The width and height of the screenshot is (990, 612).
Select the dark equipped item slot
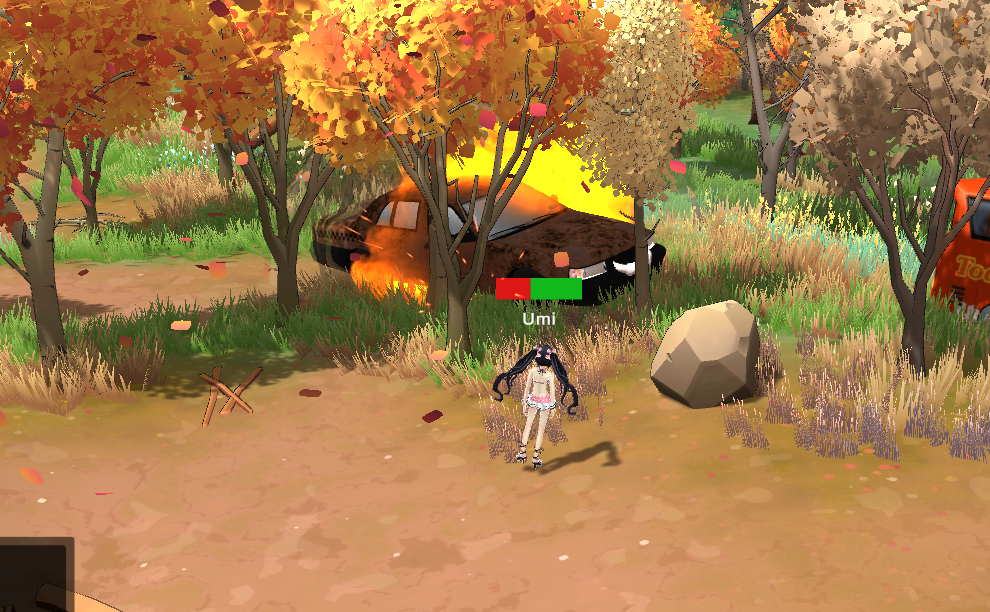coord(36,574)
